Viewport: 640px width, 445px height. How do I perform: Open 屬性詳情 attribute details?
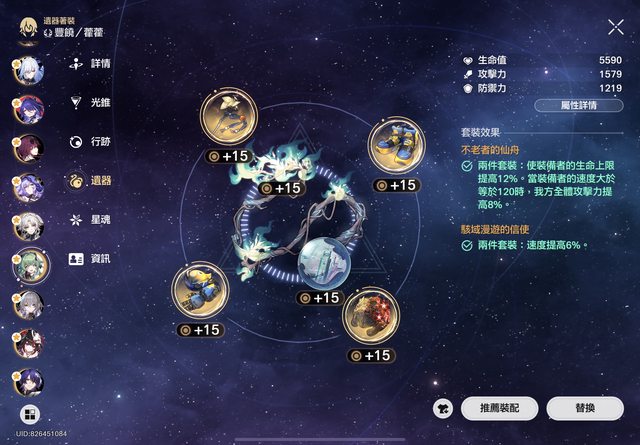pos(579,105)
